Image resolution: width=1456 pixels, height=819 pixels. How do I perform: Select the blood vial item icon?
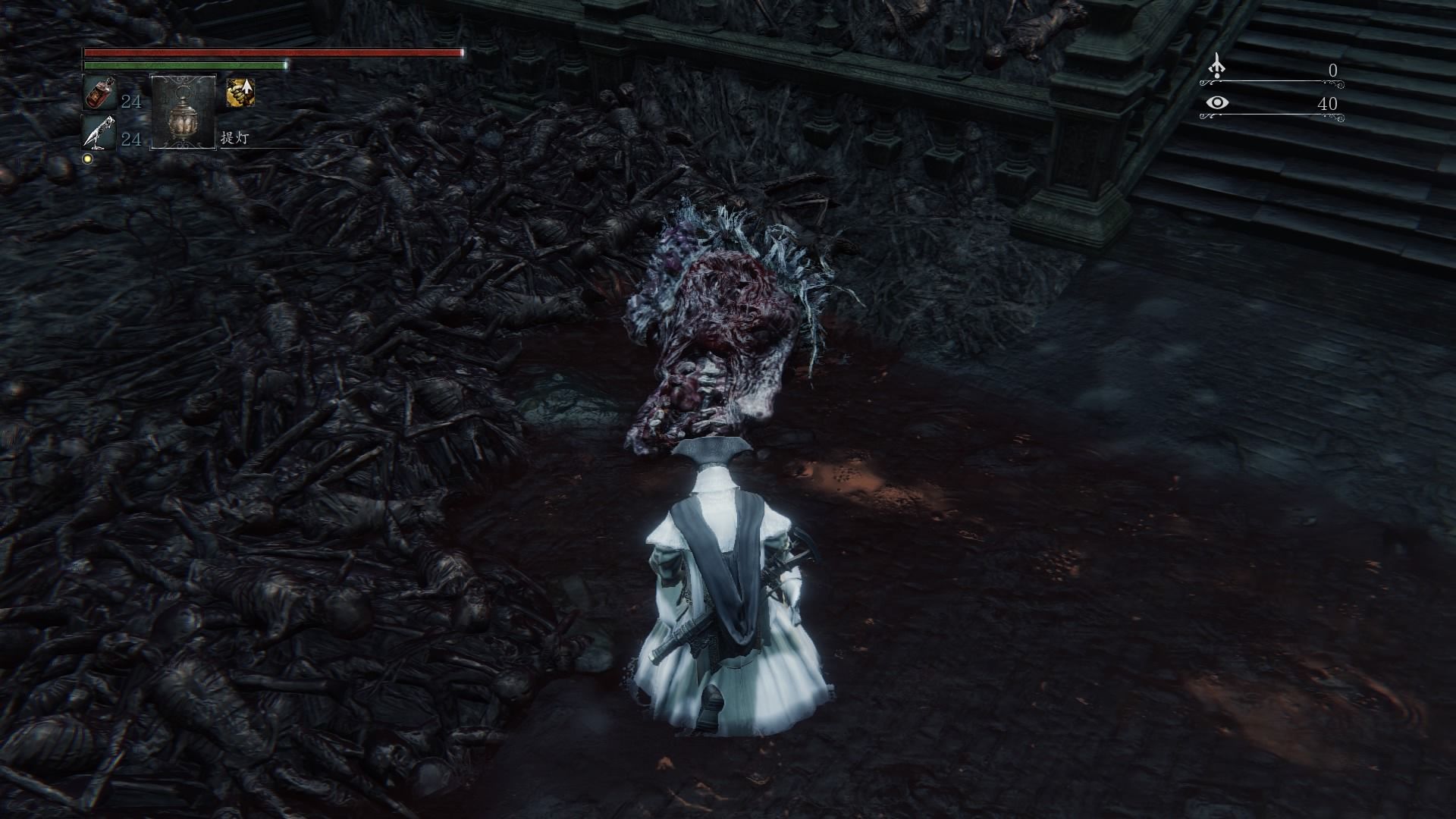point(99,93)
